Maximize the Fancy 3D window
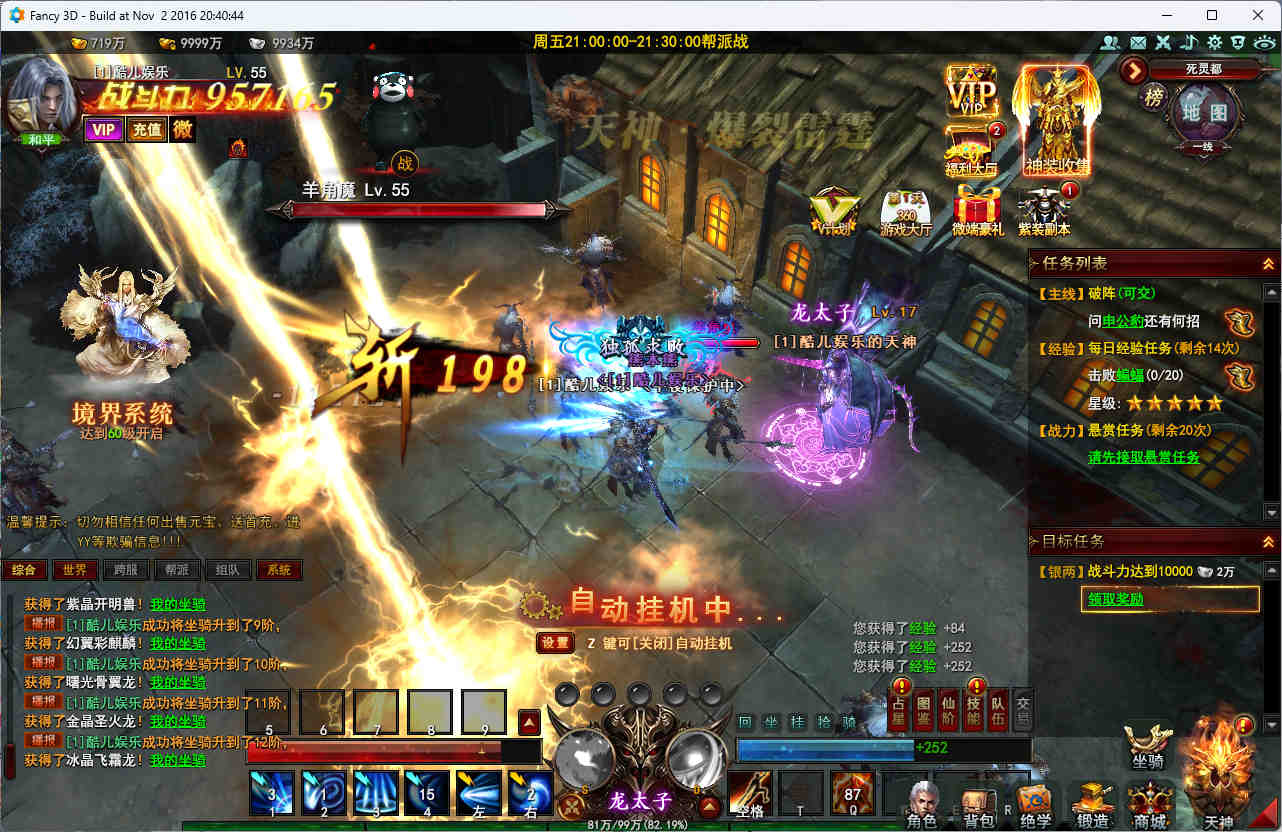 (x=1212, y=15)
